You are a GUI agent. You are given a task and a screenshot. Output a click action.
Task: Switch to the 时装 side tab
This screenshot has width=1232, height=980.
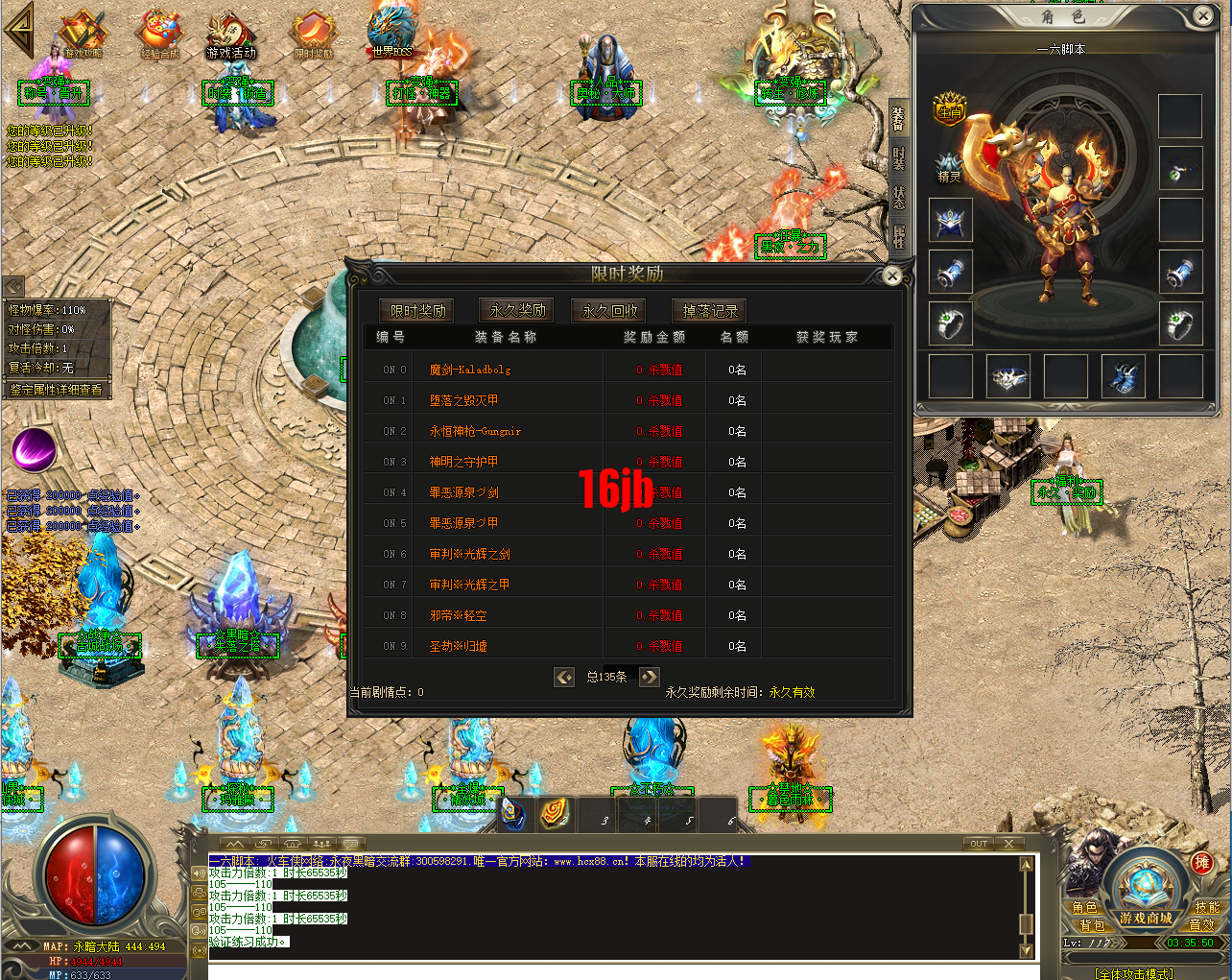(x=899, y=158)
